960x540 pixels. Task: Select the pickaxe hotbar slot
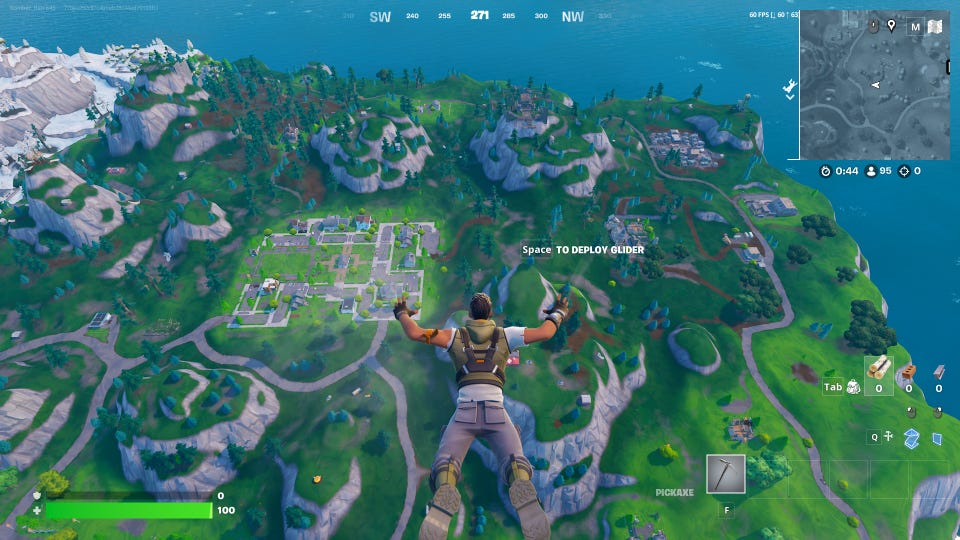click(725, 474)
